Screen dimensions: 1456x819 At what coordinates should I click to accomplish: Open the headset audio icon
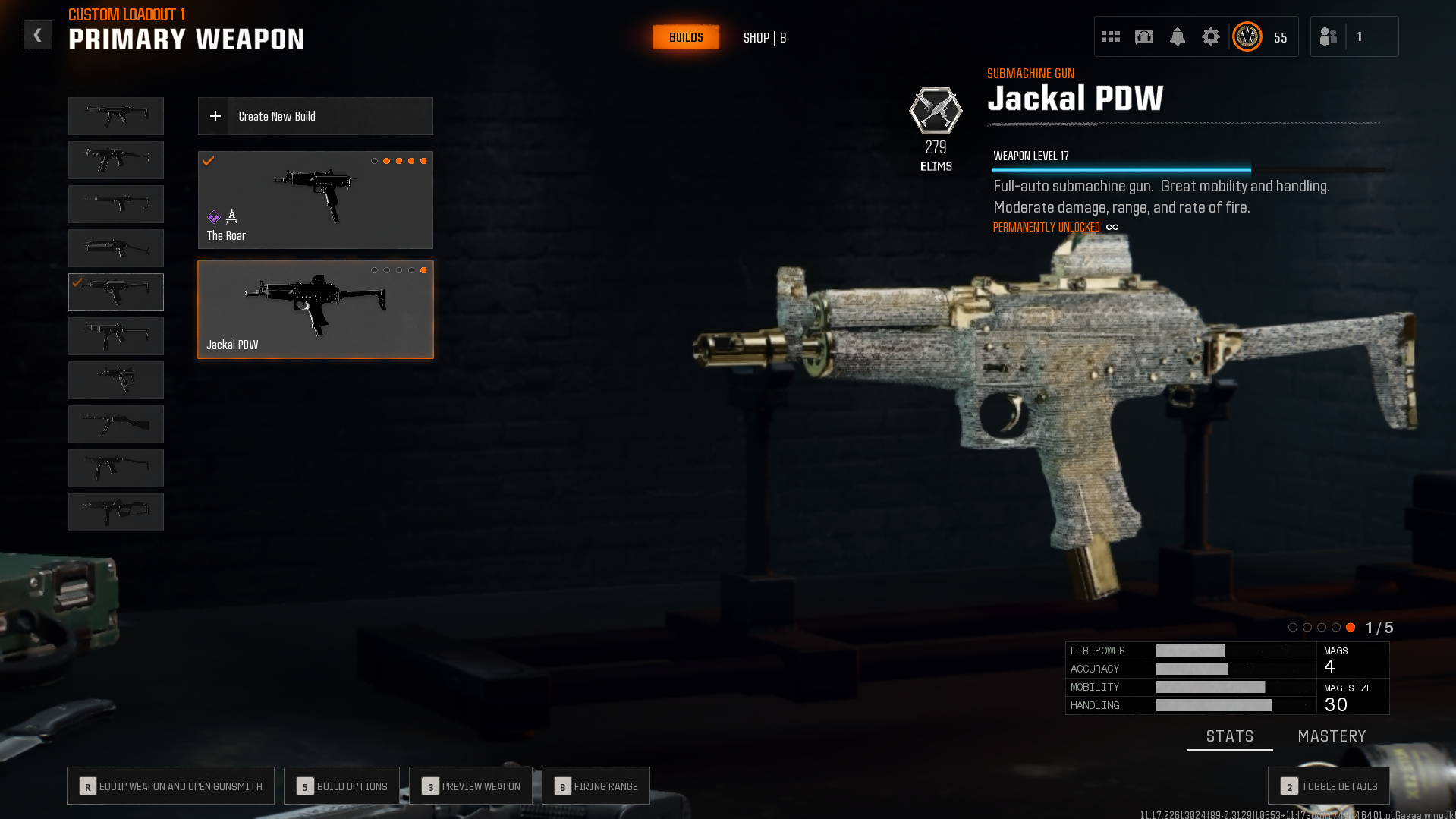pos(1144,36)
